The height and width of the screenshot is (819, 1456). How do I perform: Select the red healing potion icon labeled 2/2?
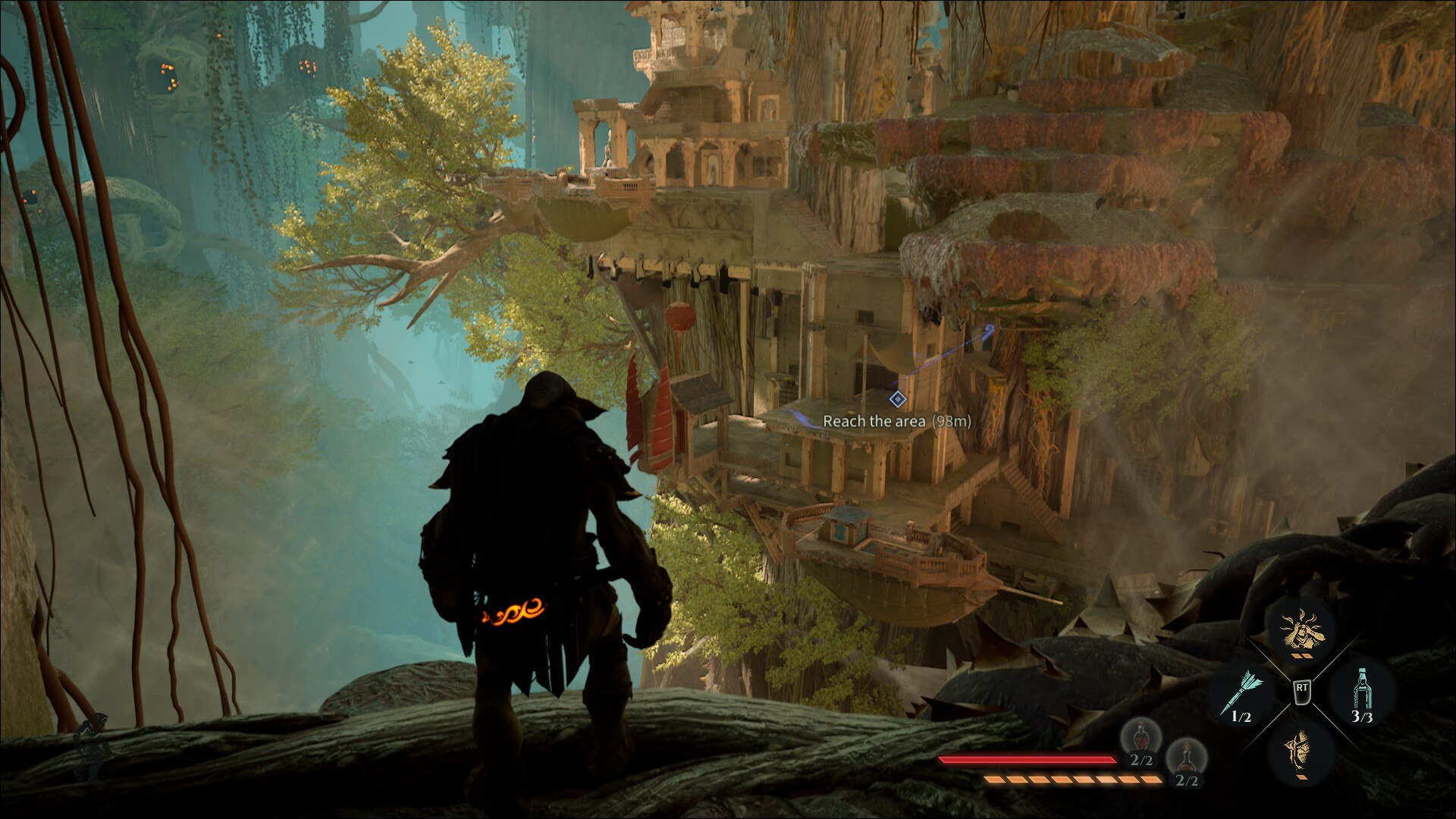tap(1141, 741)
